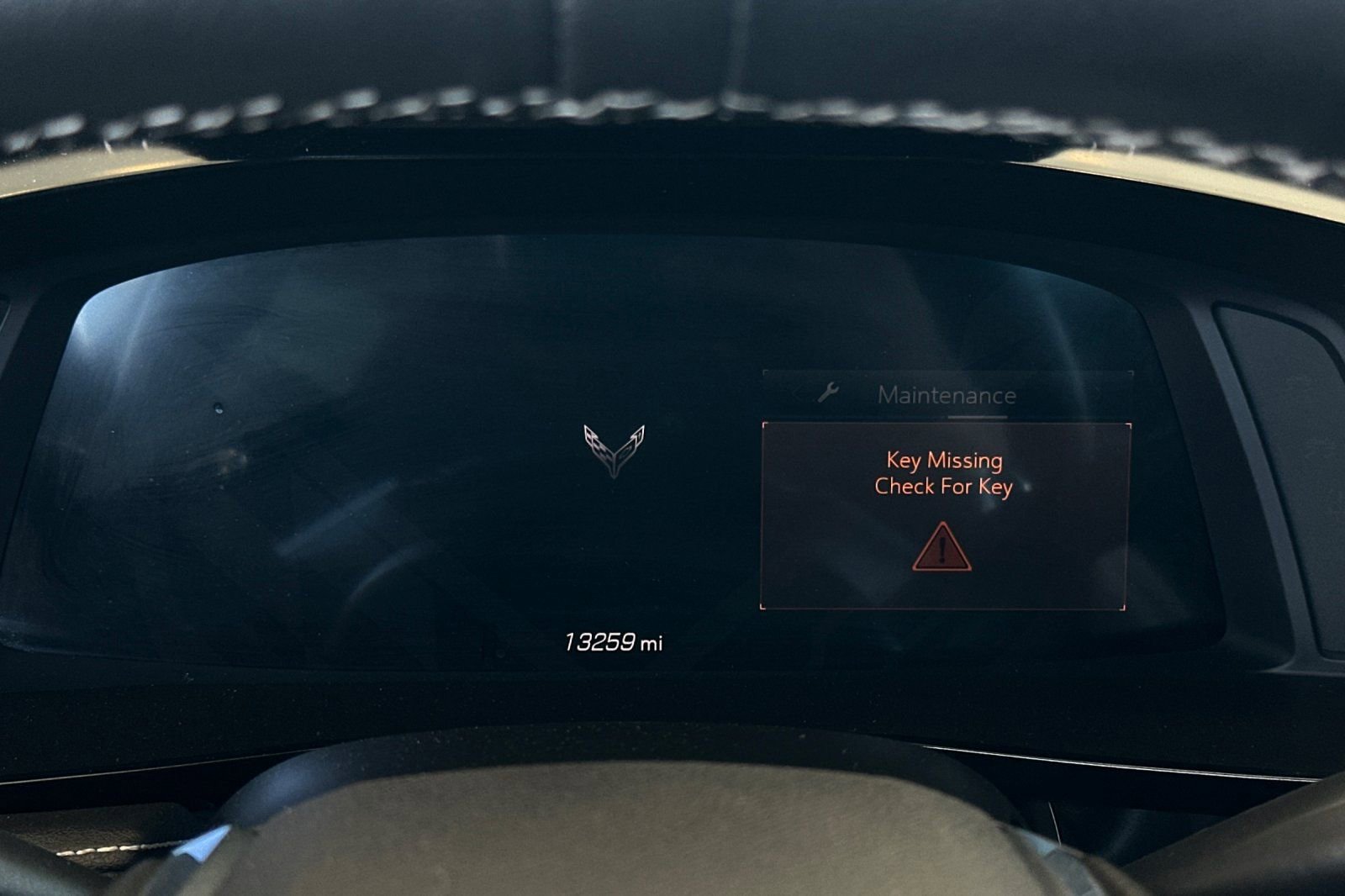Click the wrench icon beside Maintenance

pyautogui.click(x=828, y=393)
